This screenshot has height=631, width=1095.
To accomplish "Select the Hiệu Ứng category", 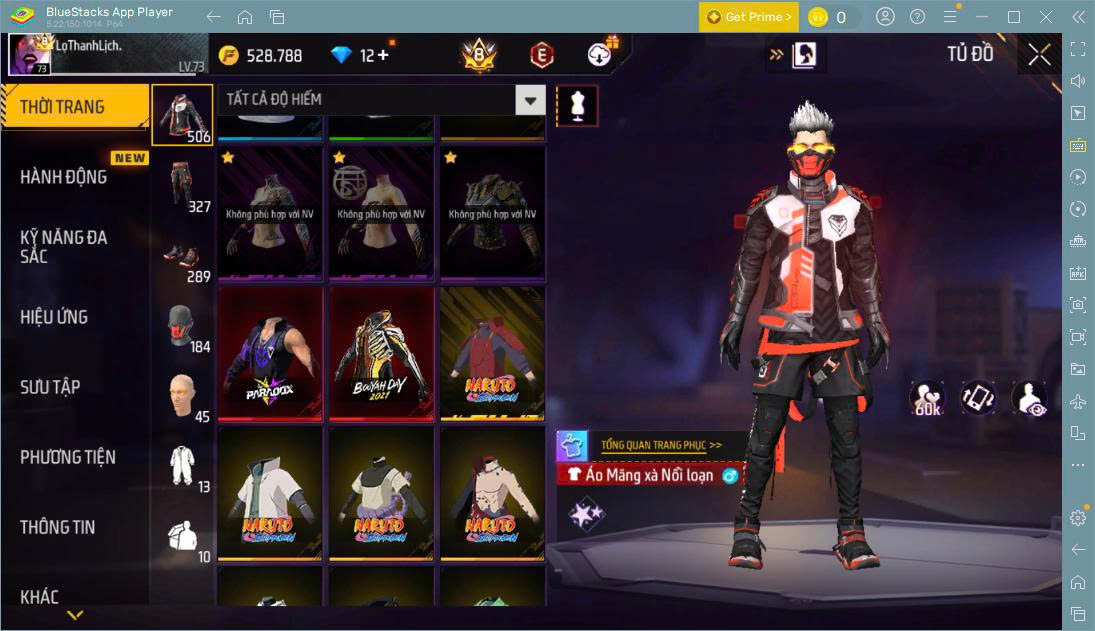I will tap(55, 317).
